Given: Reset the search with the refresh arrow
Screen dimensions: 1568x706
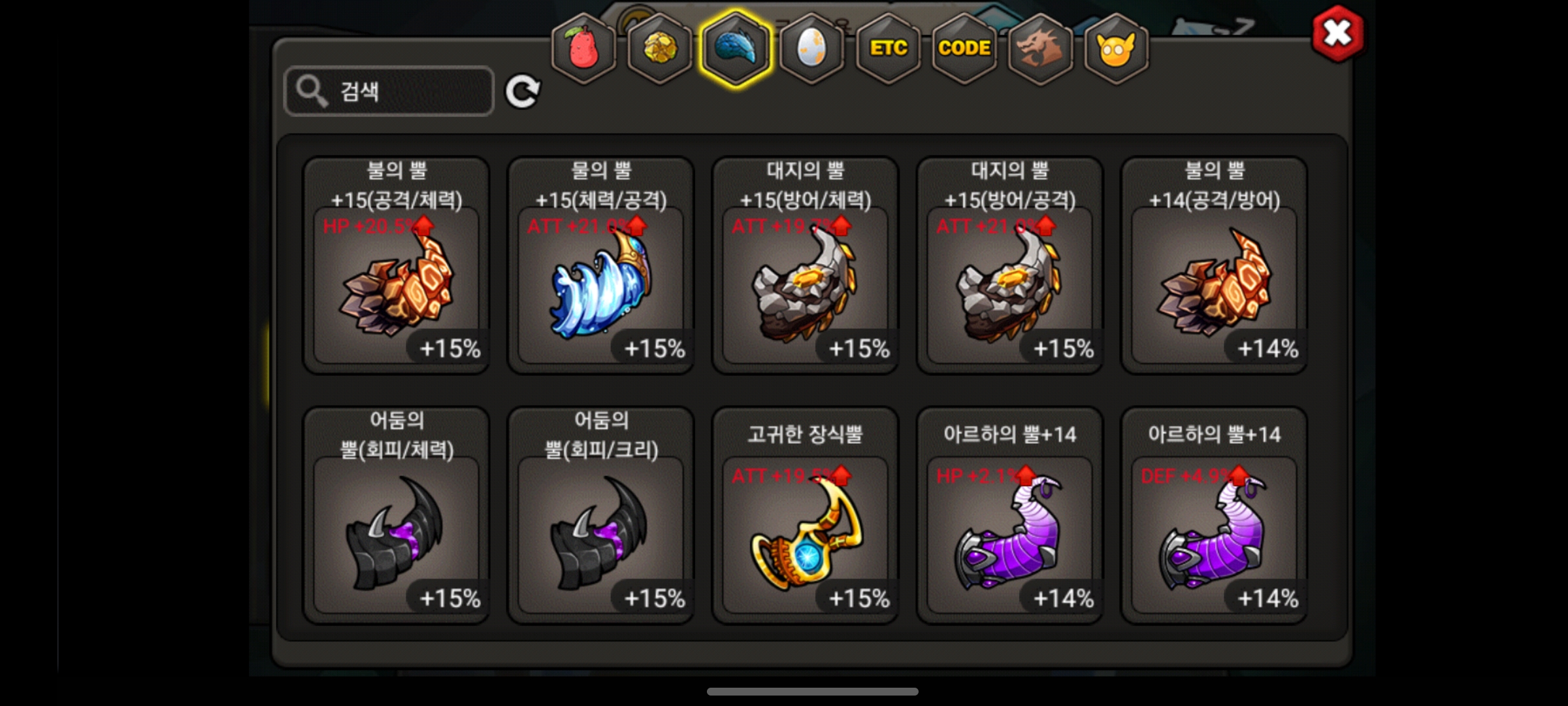Looking at the screenshot, I should click(523, 92).
